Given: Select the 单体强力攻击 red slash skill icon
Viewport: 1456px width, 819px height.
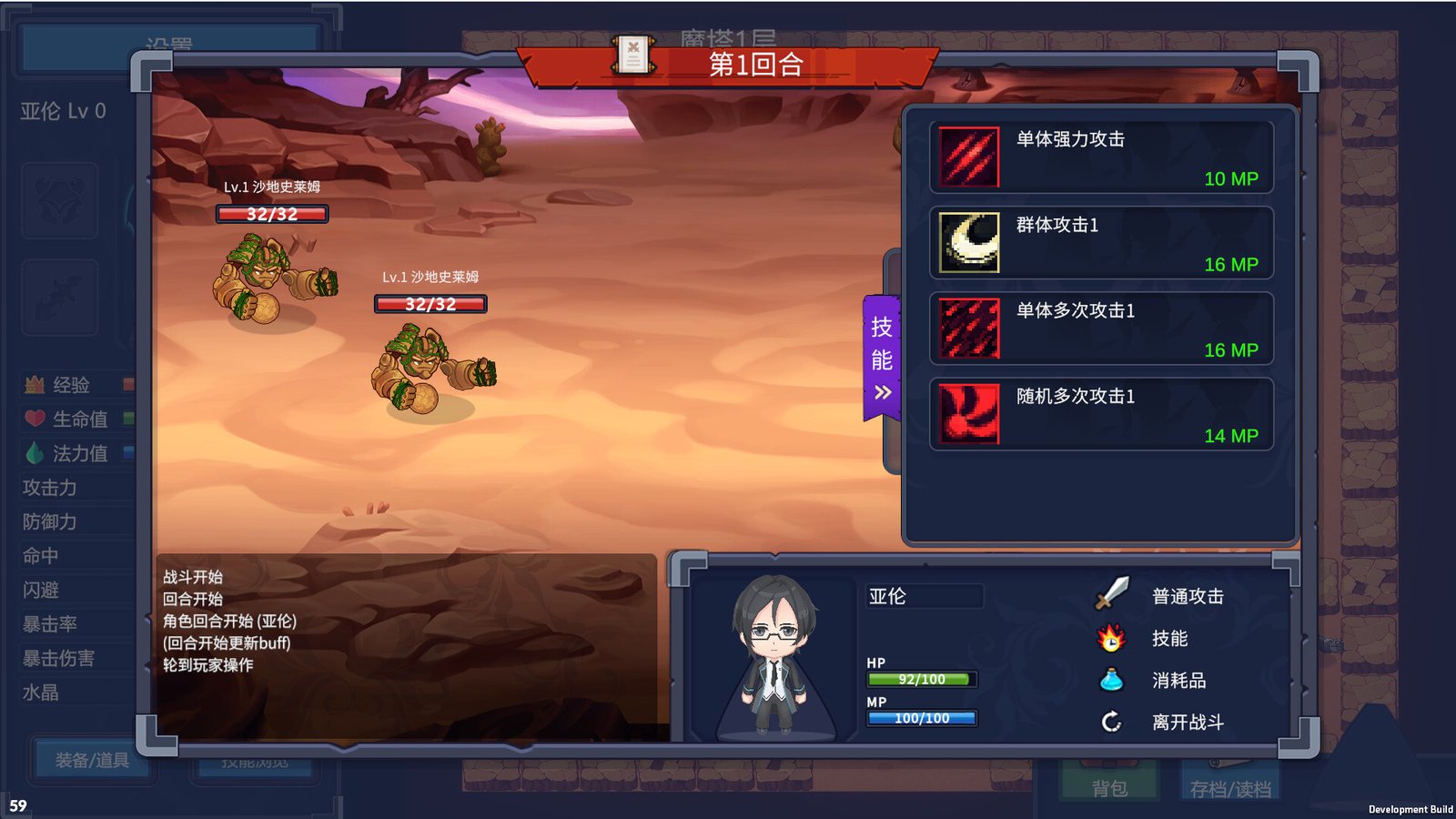Looking at the screenshot, I should (x=966, y=155).
